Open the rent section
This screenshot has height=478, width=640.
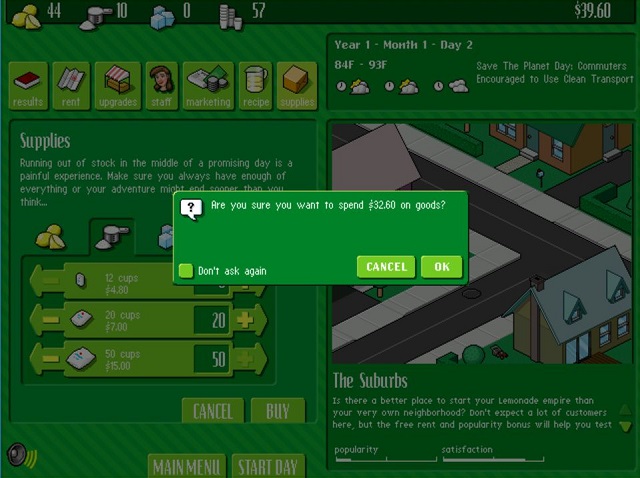(x=73, y=86)
